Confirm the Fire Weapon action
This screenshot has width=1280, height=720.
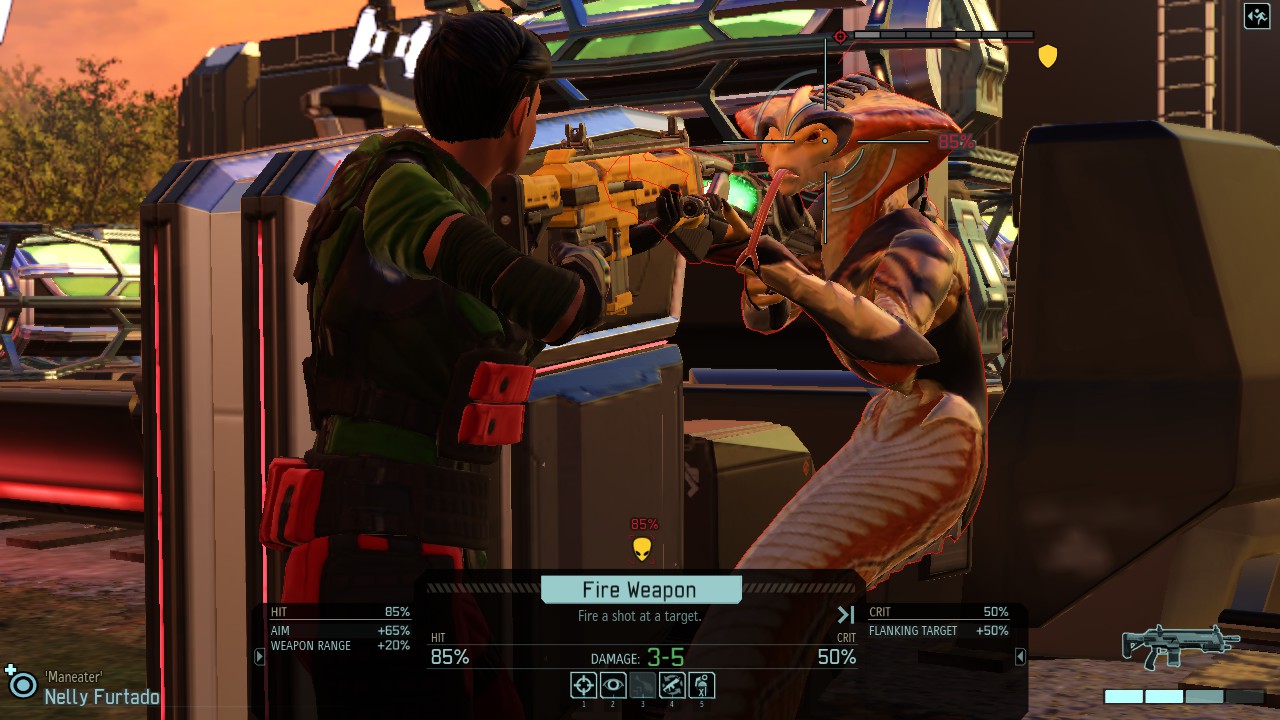point(640,590)
